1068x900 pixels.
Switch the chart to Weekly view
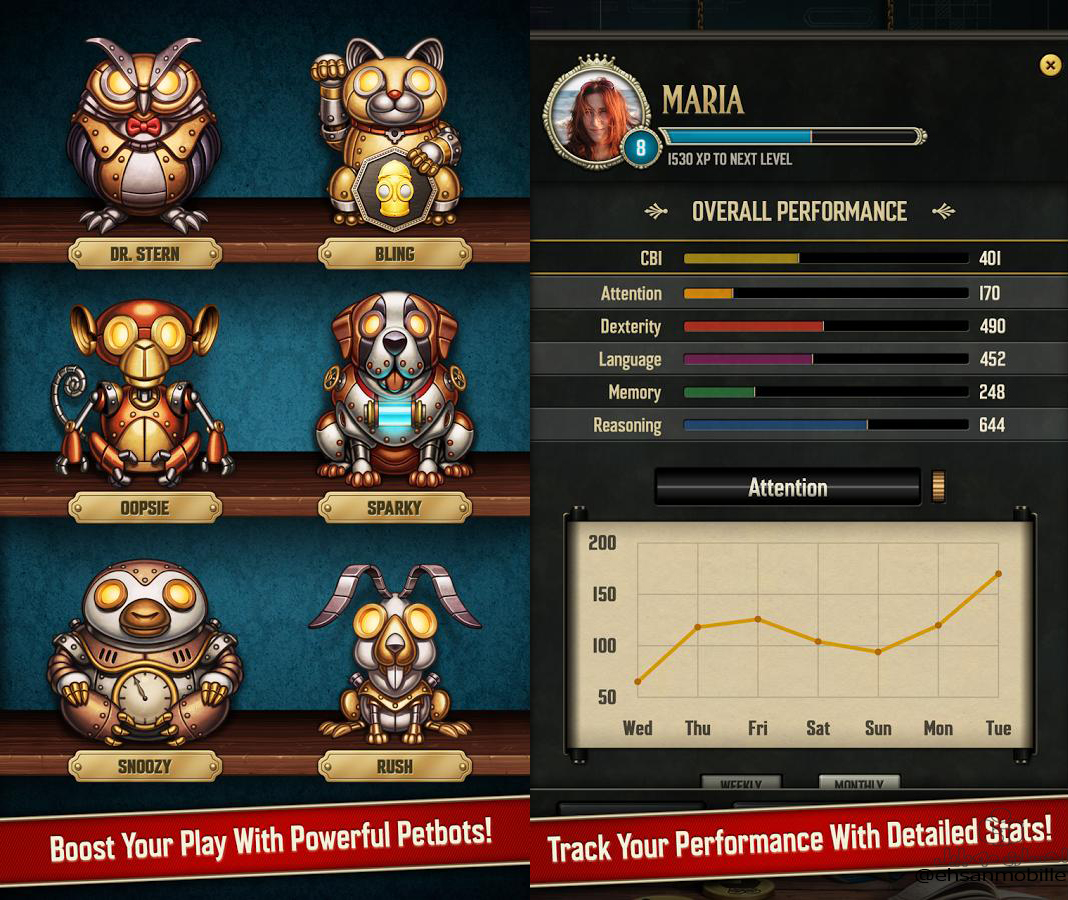coord(740,784)
